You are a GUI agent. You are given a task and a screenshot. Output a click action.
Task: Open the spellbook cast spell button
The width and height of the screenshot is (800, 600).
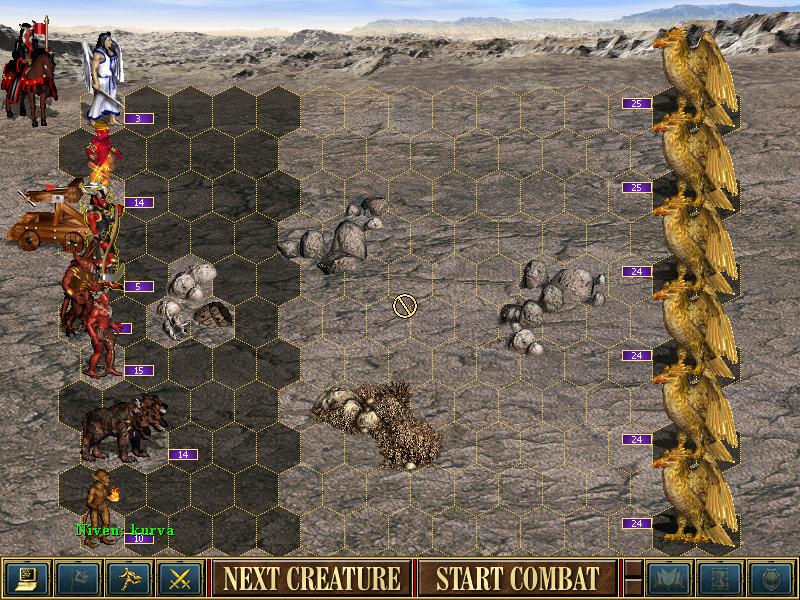[x=667, y=578]
